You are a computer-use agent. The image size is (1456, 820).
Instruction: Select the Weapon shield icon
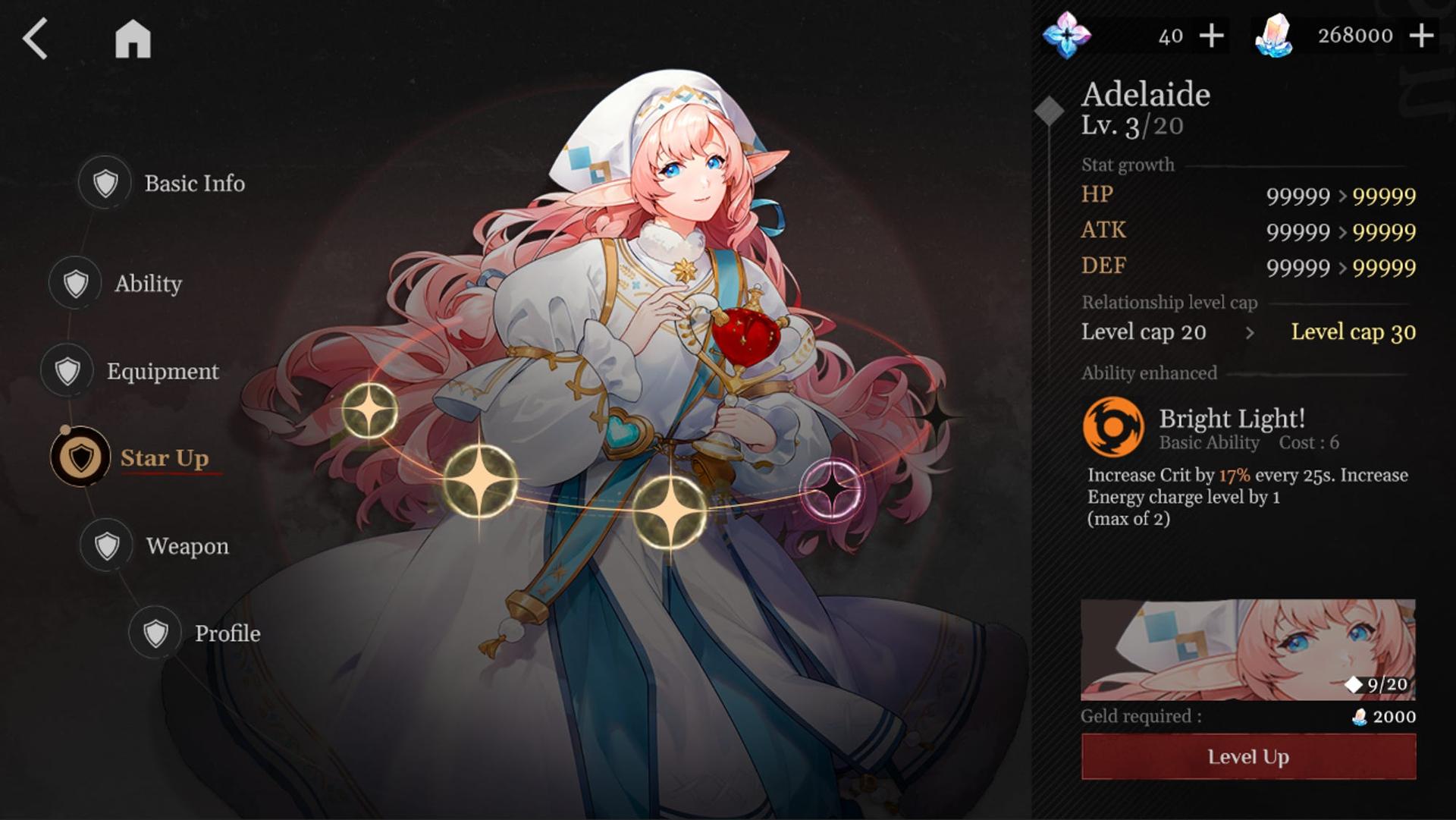[x=106, y=545]
